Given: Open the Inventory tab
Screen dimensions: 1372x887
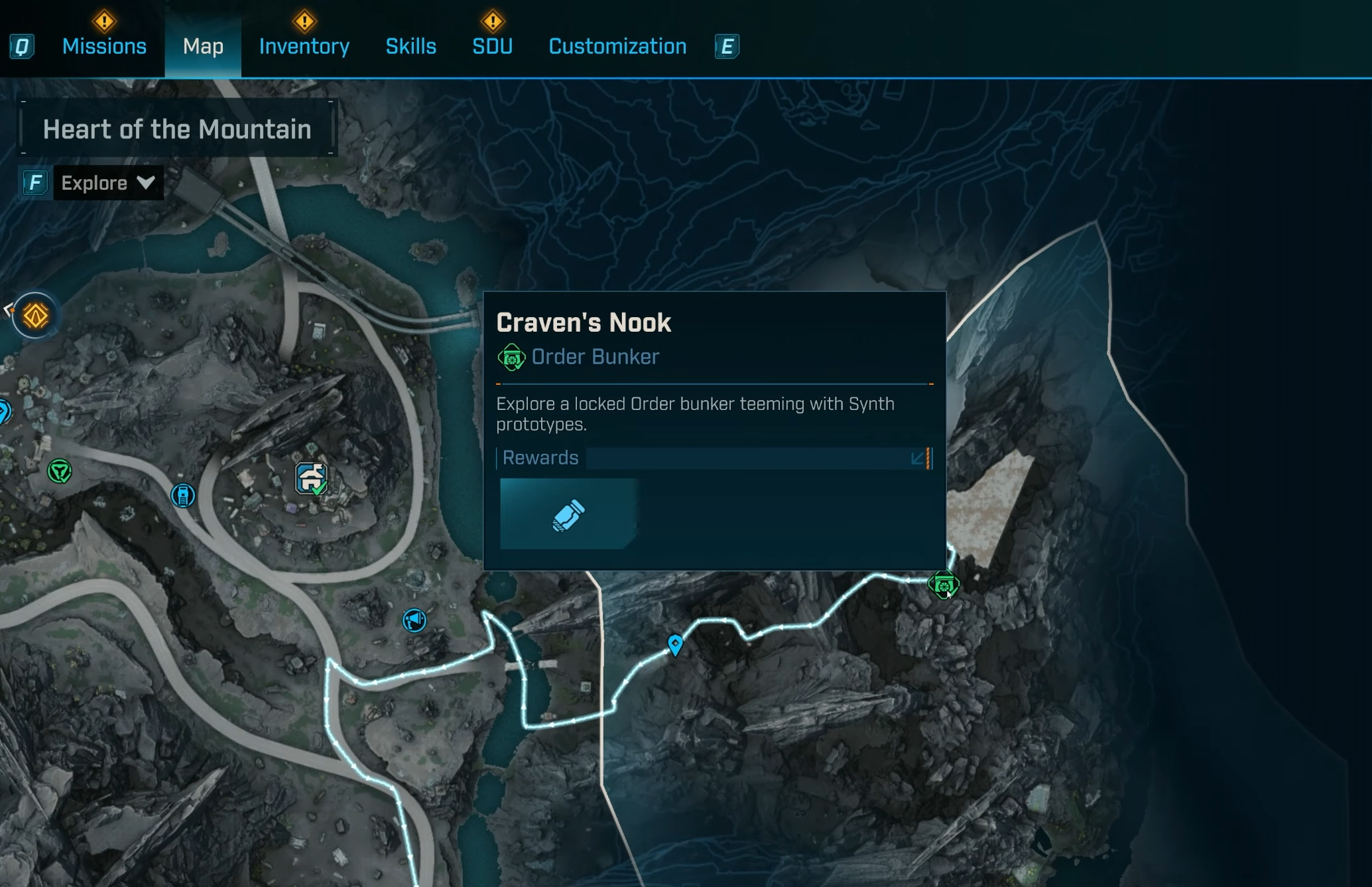Looking at the screenshot, I should pos(304,46).
